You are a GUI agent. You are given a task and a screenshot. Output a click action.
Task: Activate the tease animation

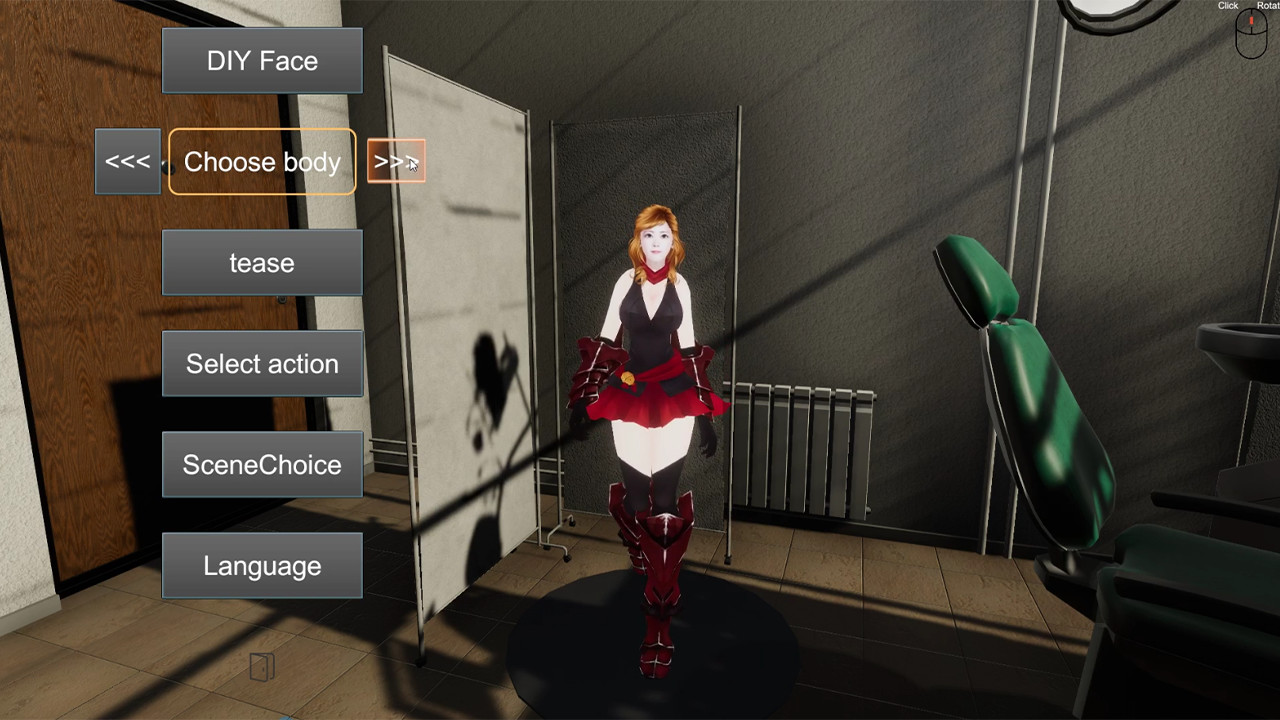[261, 262]
